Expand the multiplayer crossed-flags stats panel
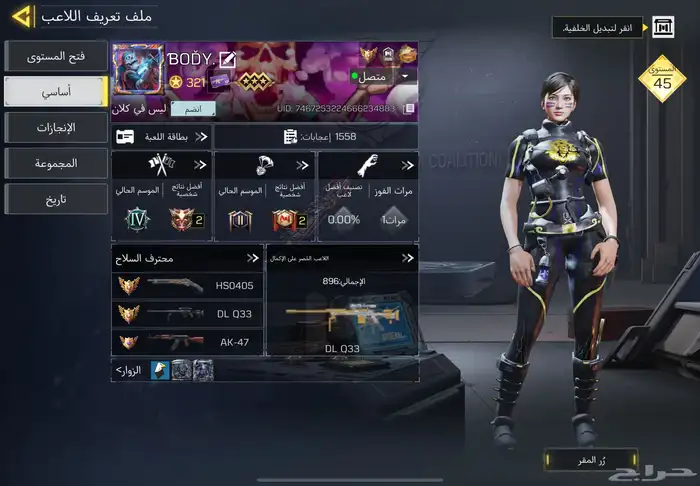This screenshot has width=700, height=486. tap(160, 196)
